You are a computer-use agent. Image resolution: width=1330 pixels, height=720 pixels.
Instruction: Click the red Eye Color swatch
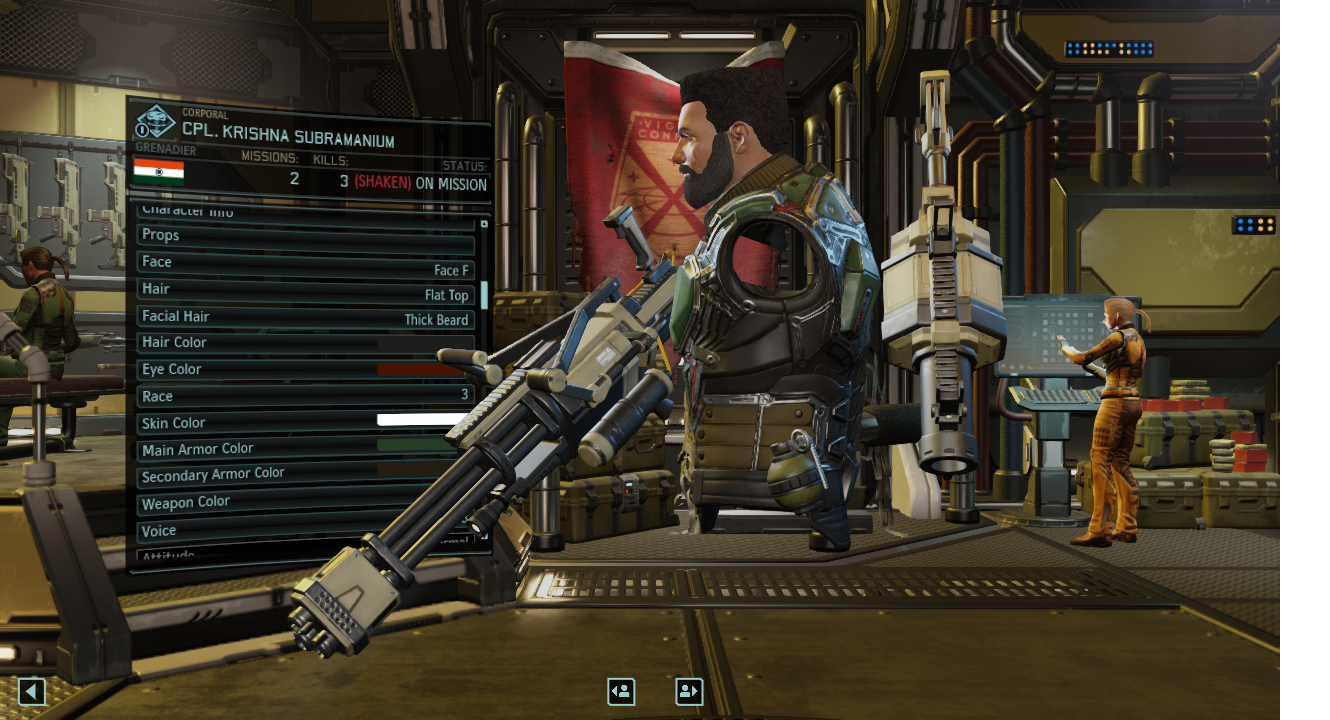coord(420,369)
